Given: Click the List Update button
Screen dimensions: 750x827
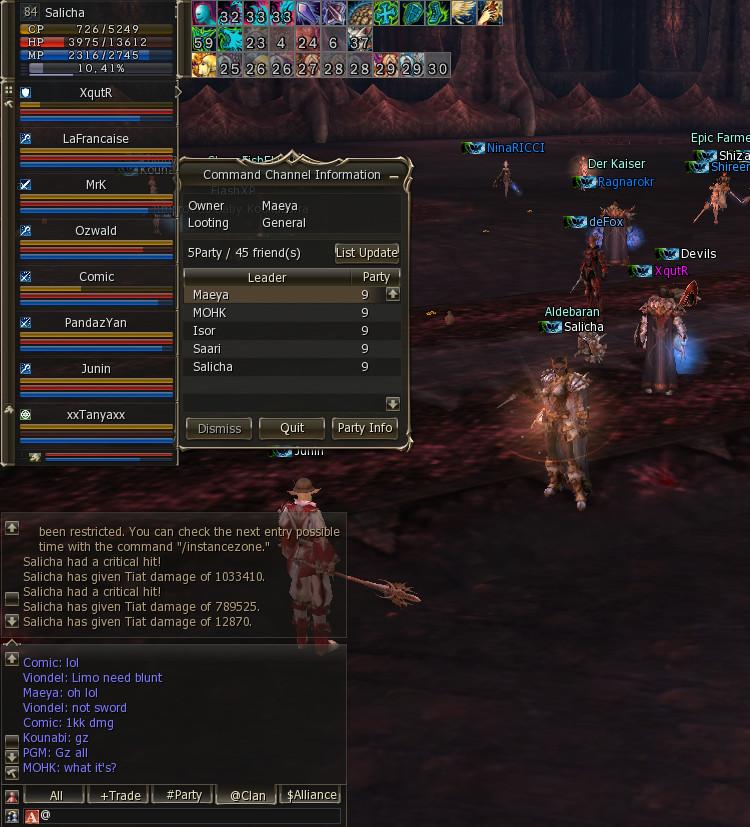Looking at the screenshot, I should (x=367, y=253).
